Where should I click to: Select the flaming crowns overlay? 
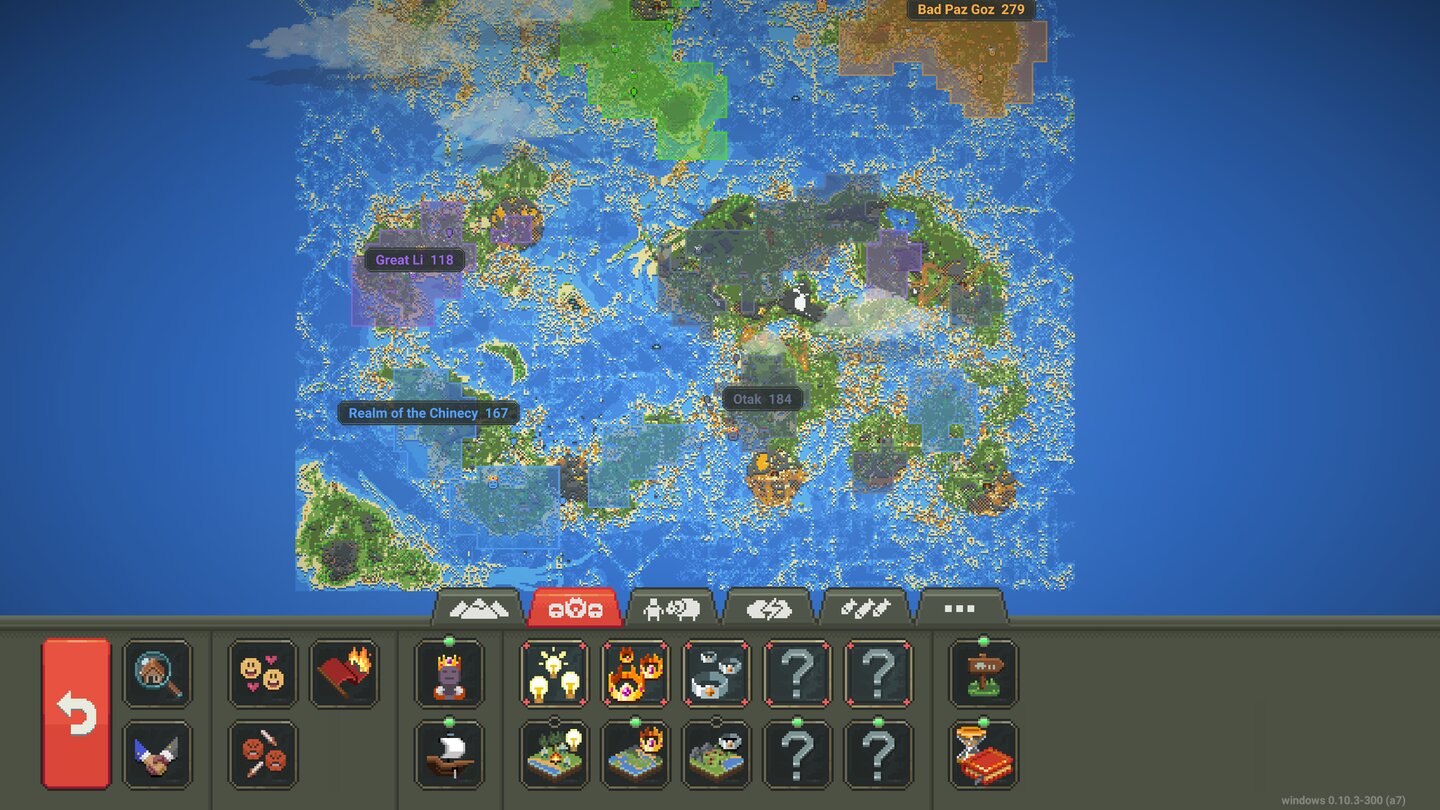(x=635, y=675)
